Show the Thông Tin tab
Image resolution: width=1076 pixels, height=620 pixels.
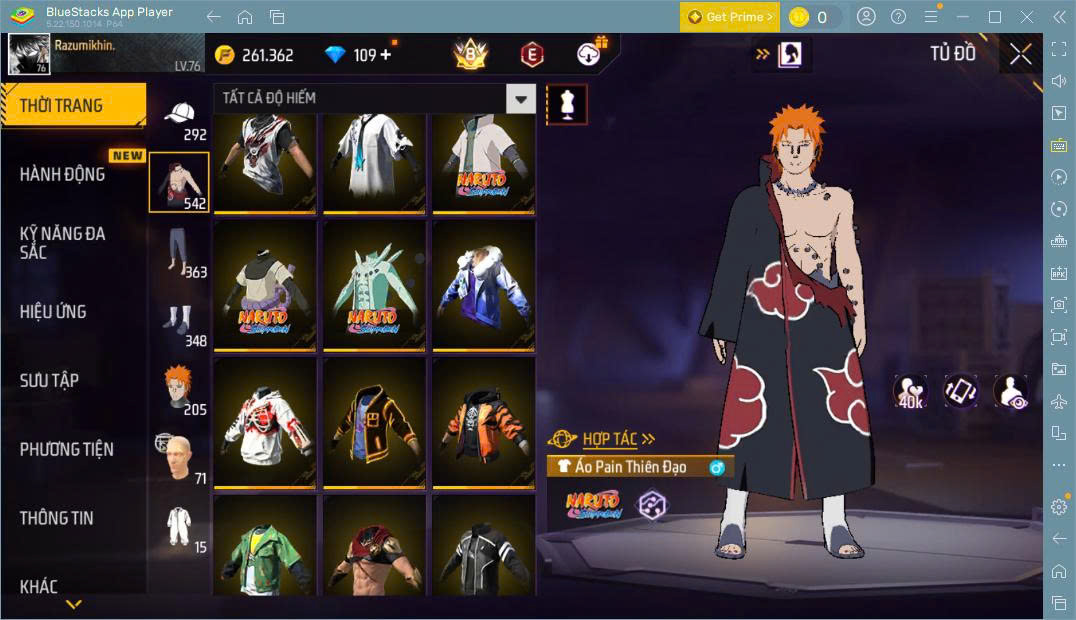pos(56,518)
